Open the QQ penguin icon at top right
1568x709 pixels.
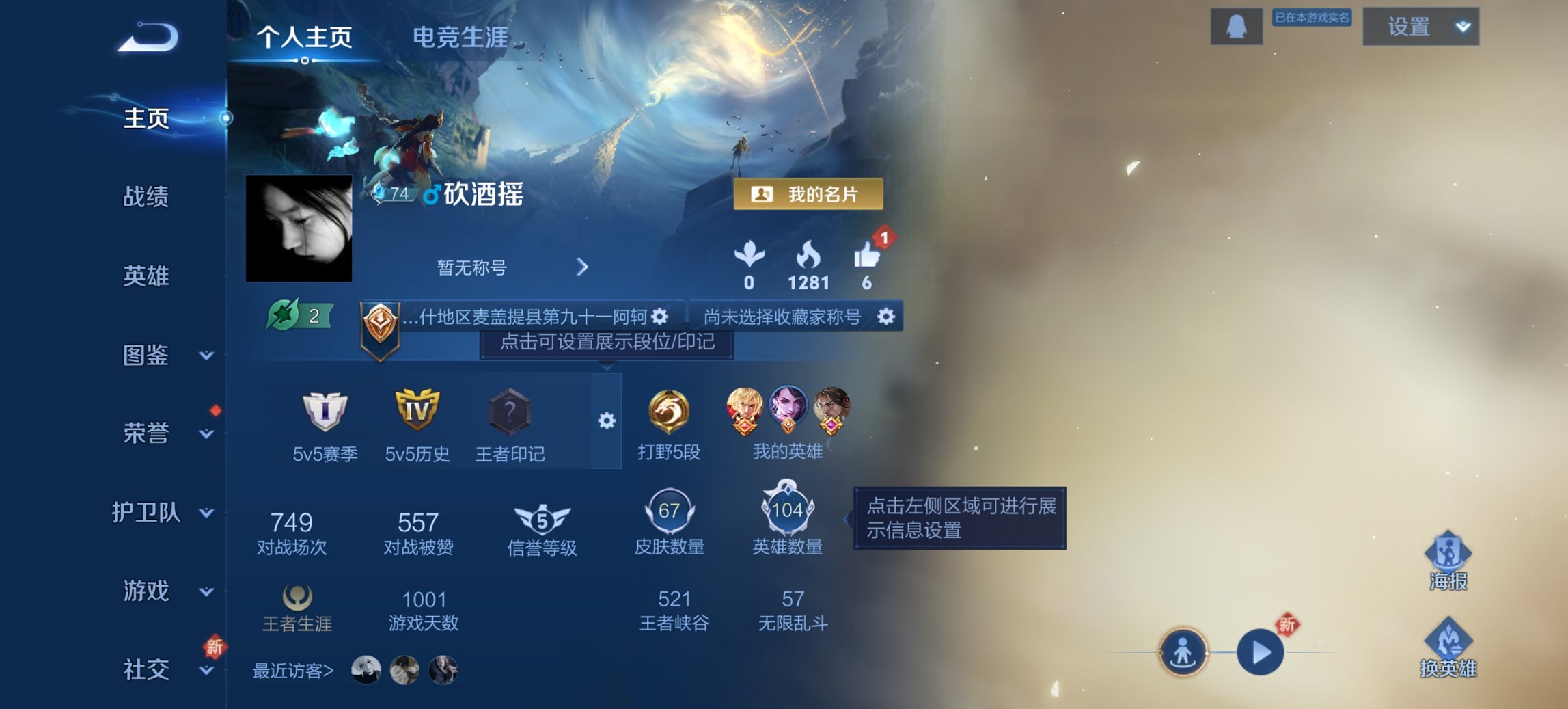coord(1236,27)
